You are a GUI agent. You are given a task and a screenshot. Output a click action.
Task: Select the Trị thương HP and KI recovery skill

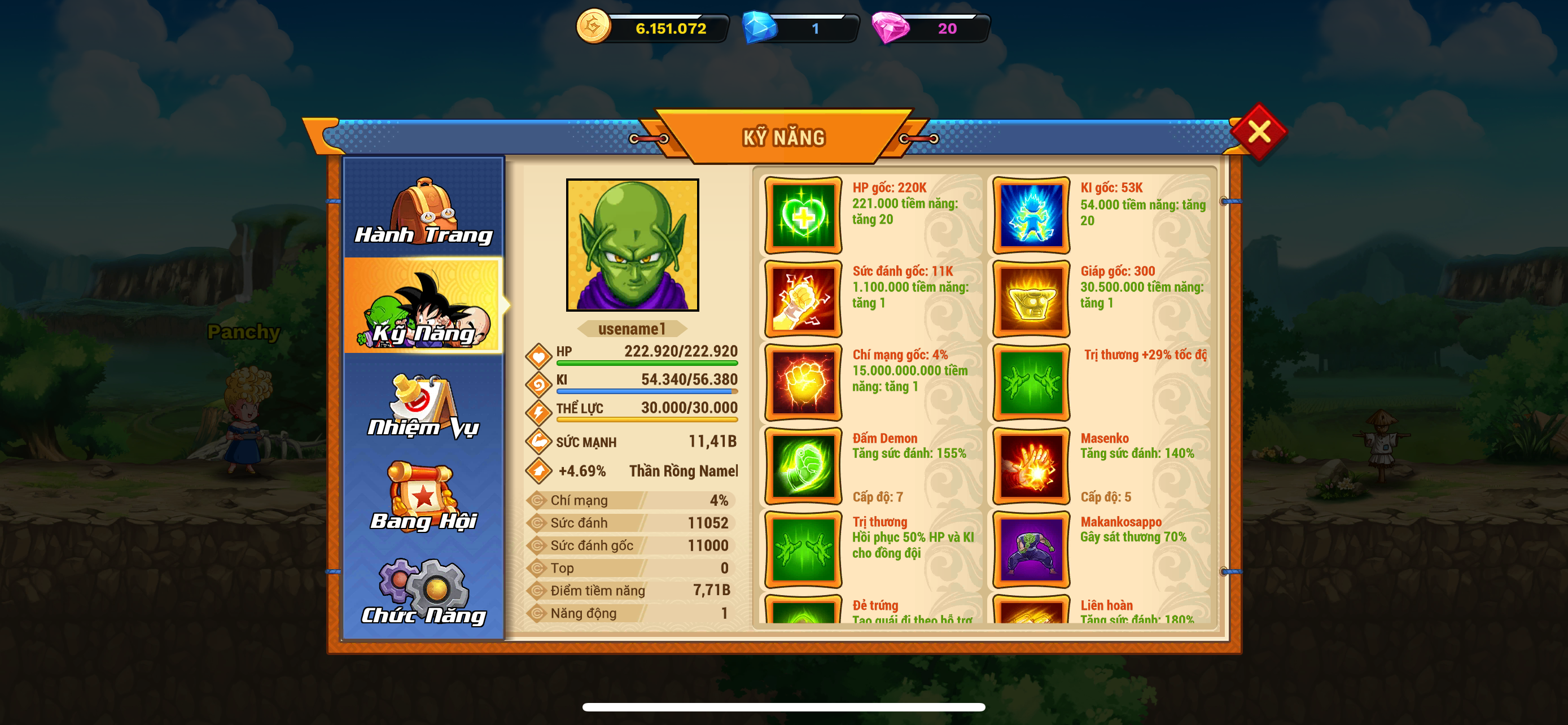(803, 550)
